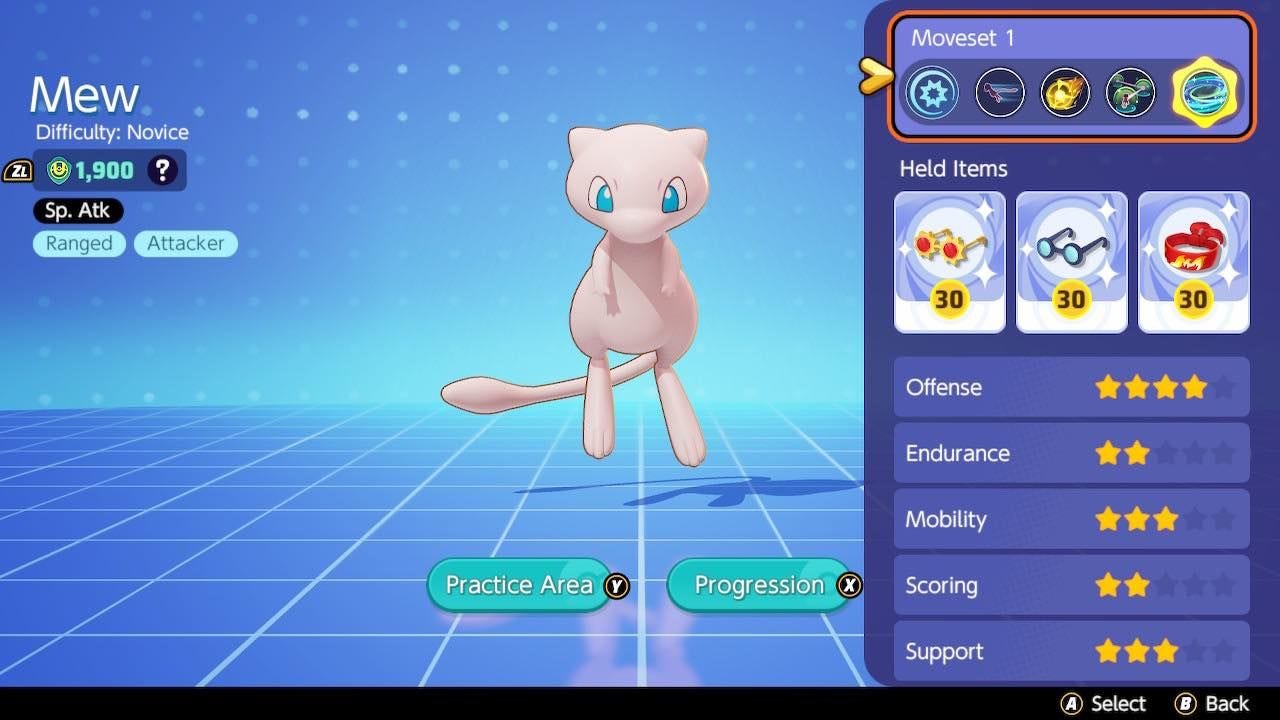Click the Sp. Atk label

[x=77, y=211]
